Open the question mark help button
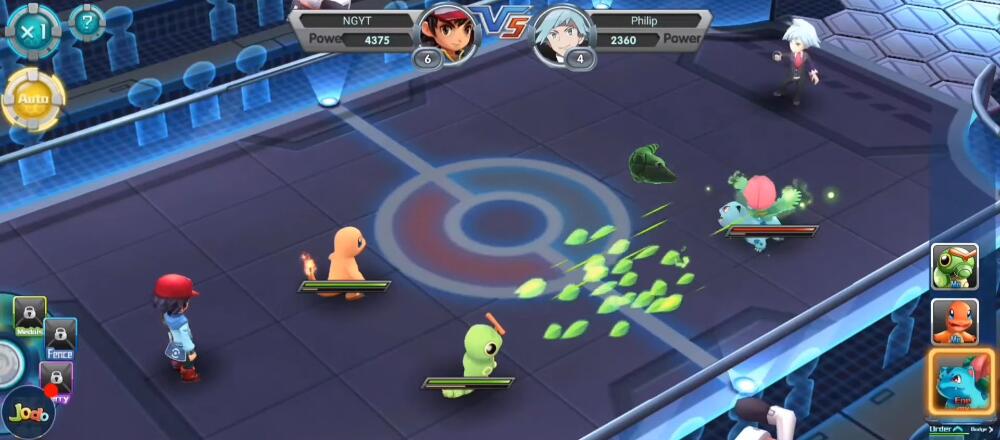Screen dimensions: 1000x440 point(87,22)
